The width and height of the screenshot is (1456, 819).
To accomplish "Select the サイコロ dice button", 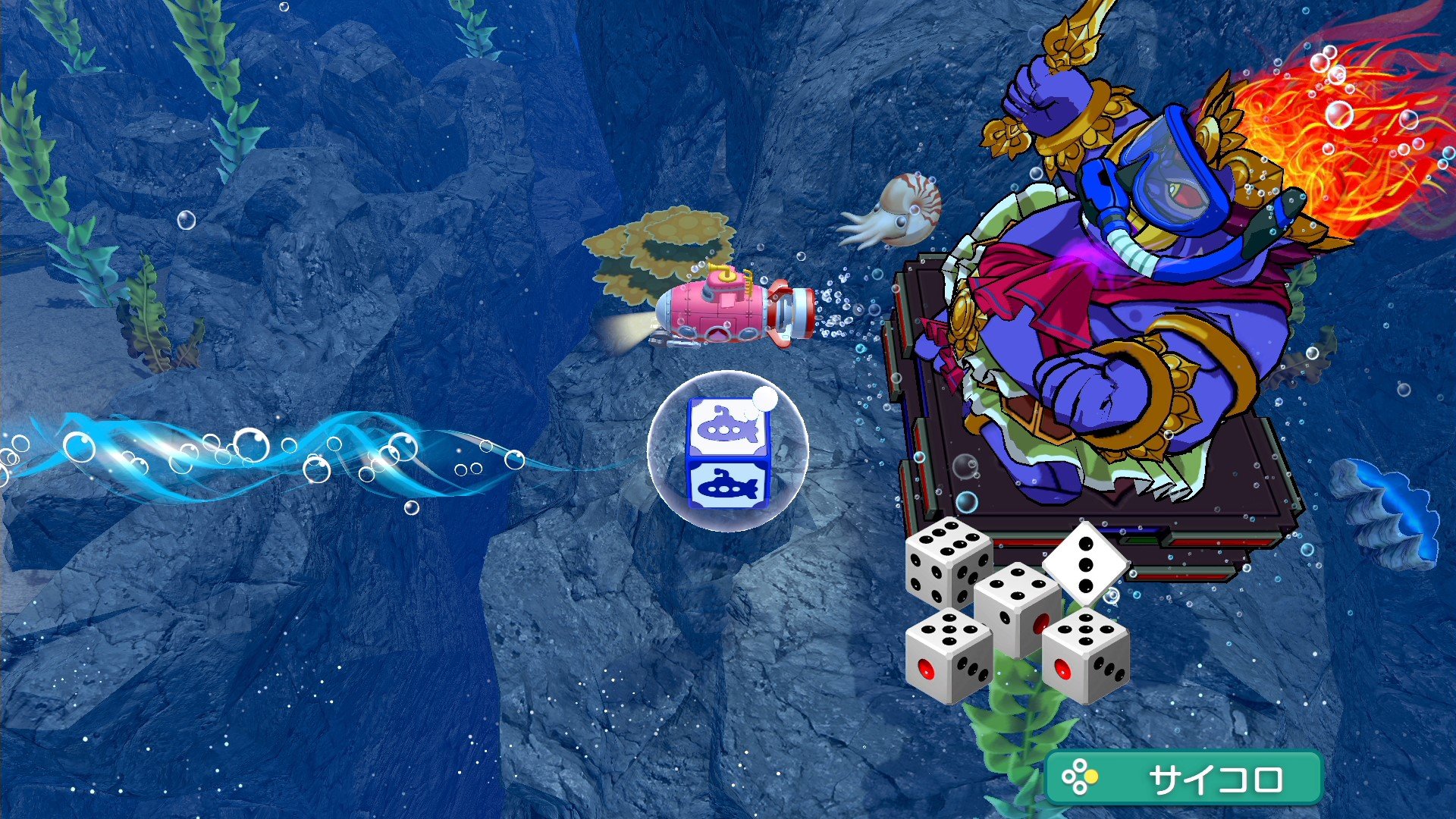I will 1183,777.
